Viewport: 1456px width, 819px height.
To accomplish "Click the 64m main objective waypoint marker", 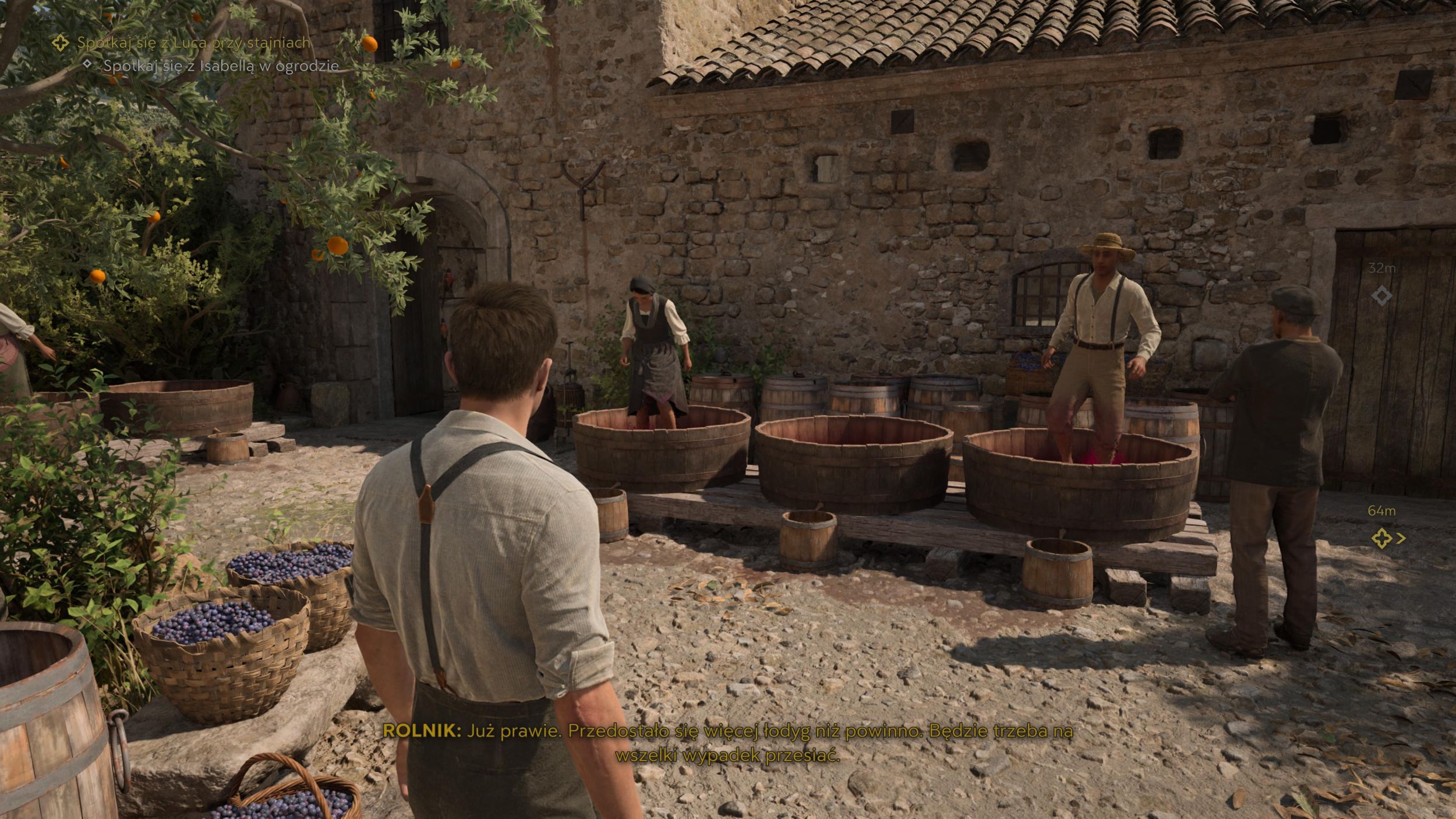I will [x=1383, y=538].
